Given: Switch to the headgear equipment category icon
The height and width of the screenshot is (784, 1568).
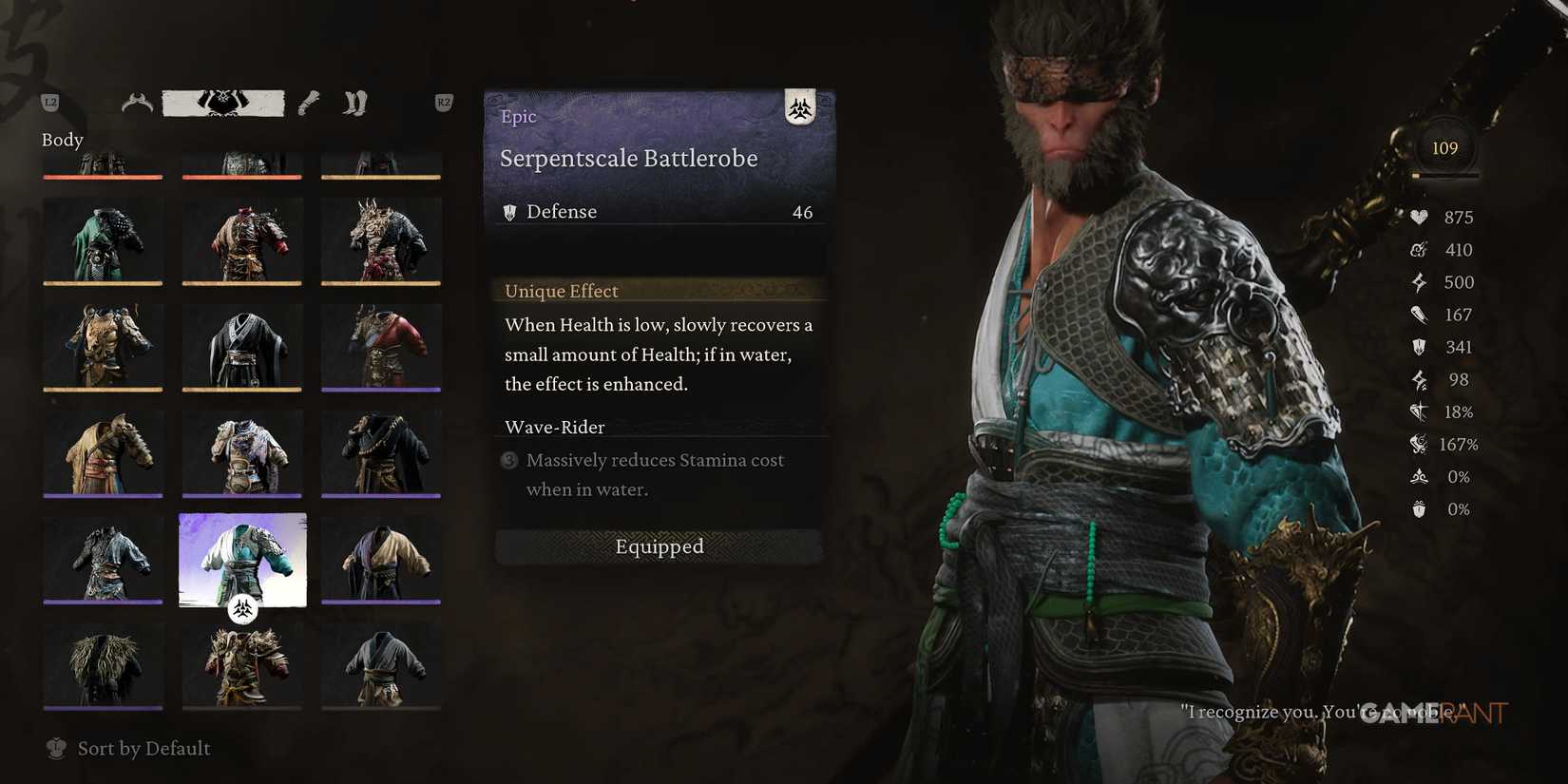Looking at the screenshot, I should (136, 102).
